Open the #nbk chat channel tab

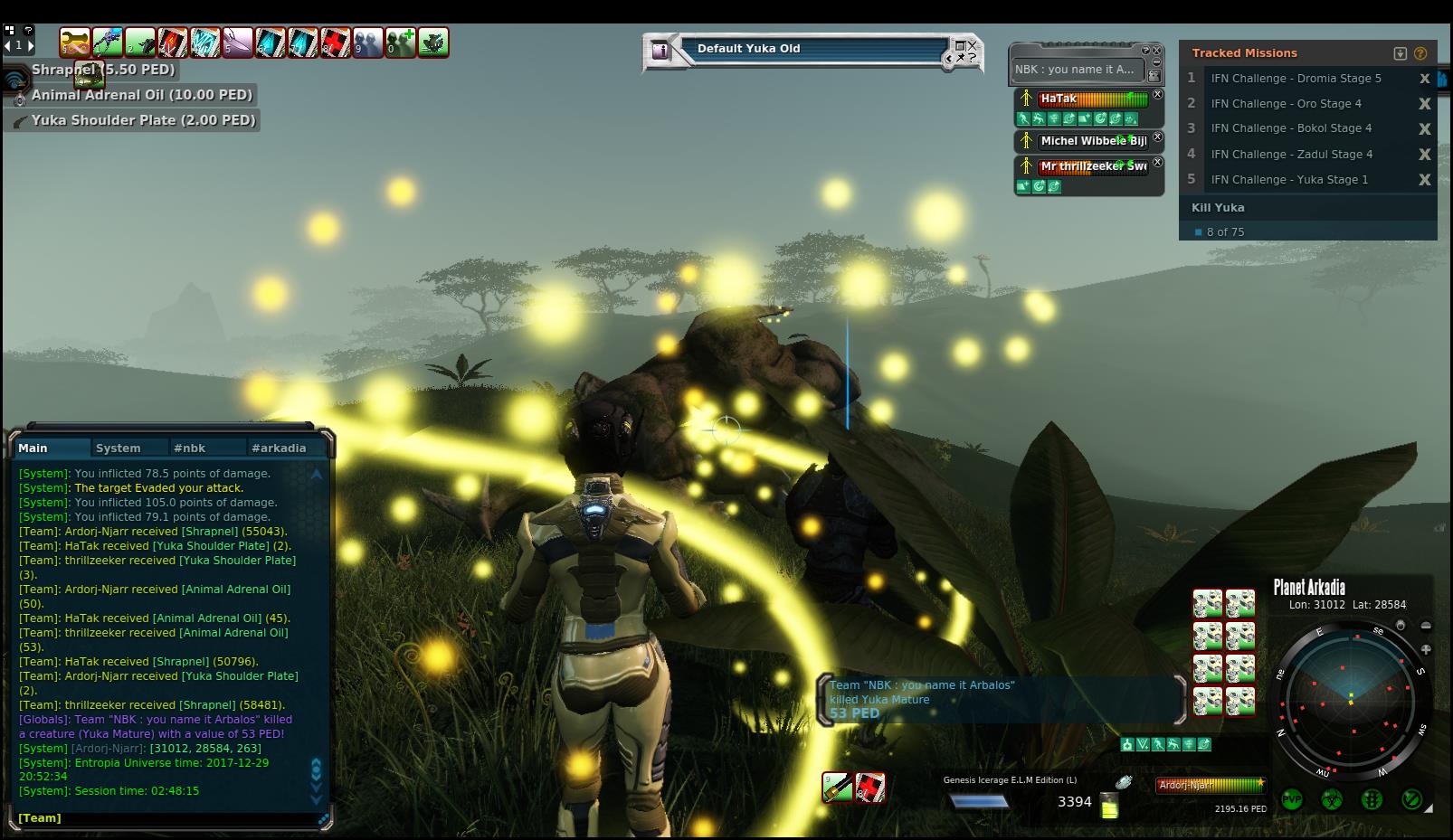pyautogui.click(x=190, y=448)
